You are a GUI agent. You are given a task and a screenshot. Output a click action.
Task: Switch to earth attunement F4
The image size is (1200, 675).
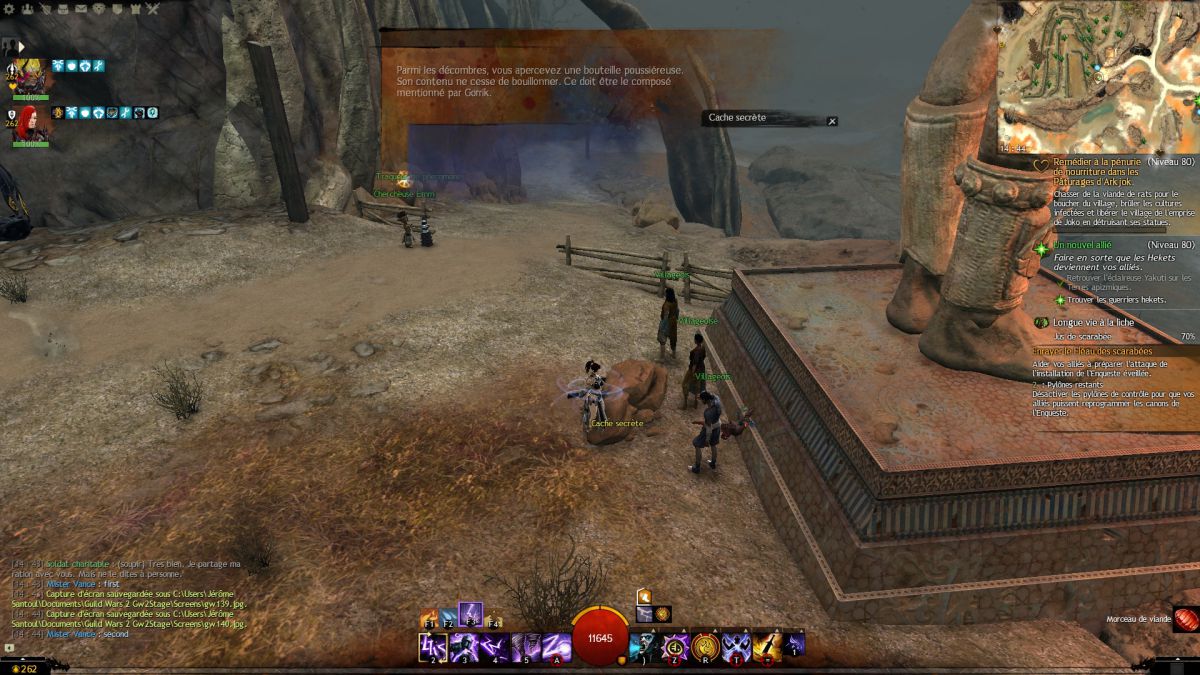(493, 619)
